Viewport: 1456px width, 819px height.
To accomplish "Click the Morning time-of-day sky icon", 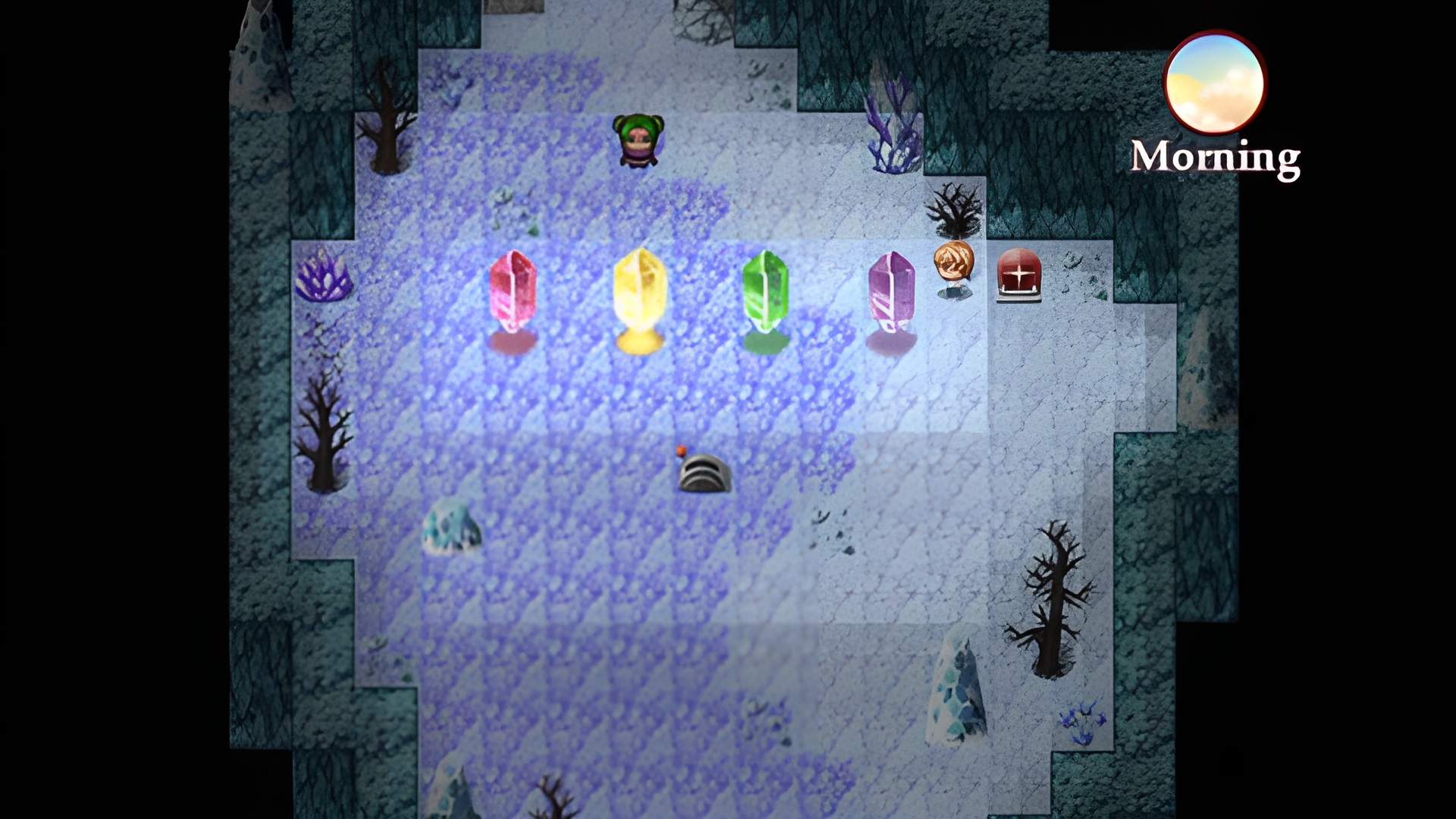I will coord(1214,83).
